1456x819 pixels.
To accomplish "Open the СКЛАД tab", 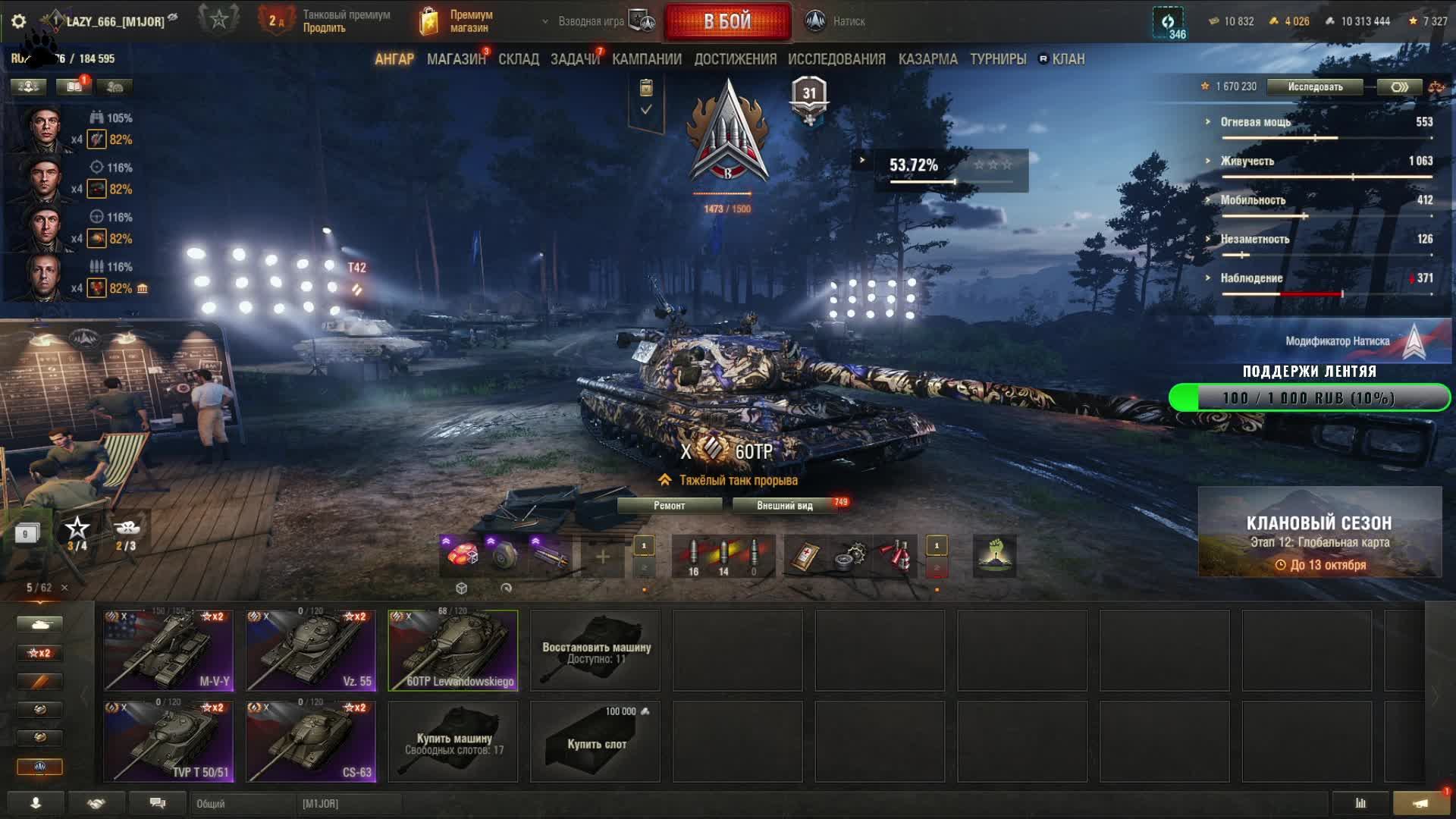I will [x=519, y=59].
